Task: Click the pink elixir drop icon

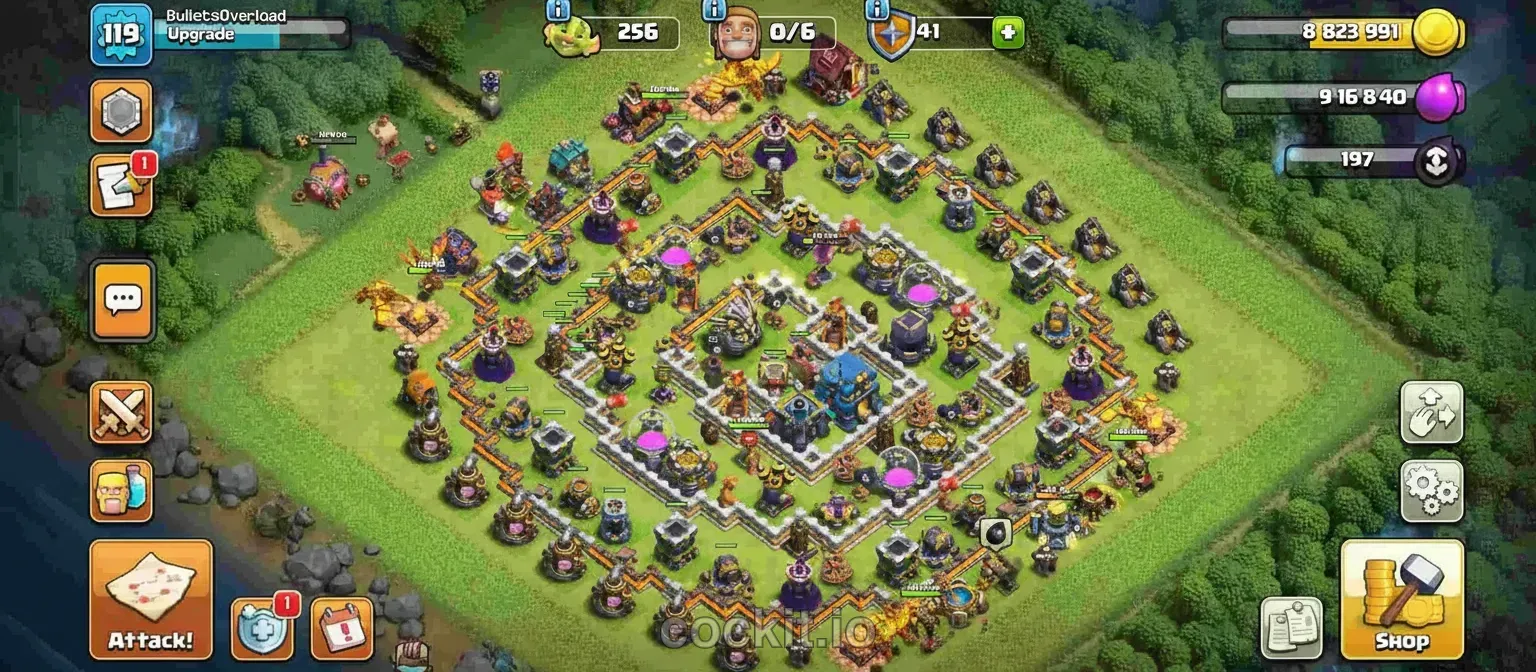Action: [1442, 97]
